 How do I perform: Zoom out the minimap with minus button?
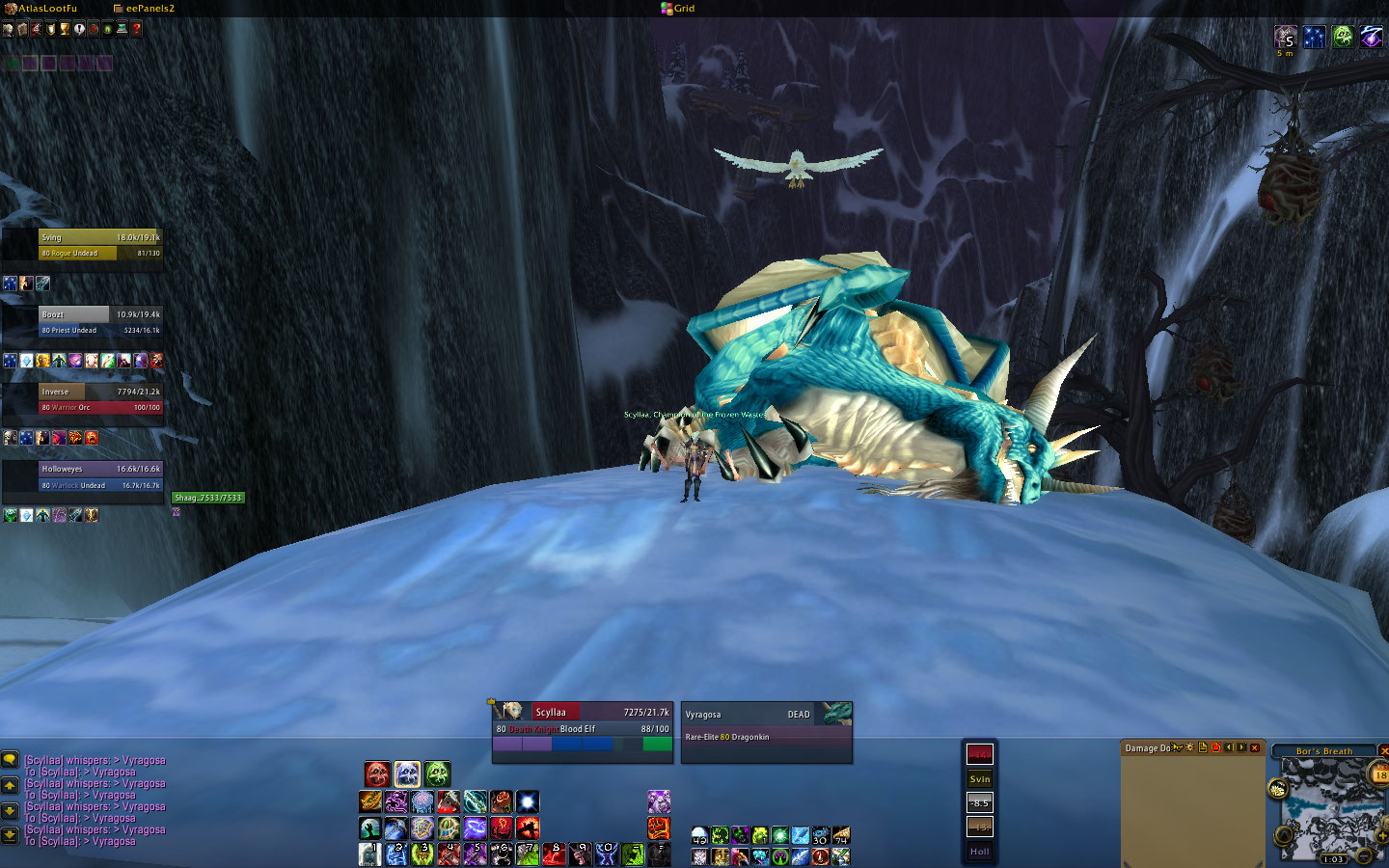click(x=1364, y=855)
